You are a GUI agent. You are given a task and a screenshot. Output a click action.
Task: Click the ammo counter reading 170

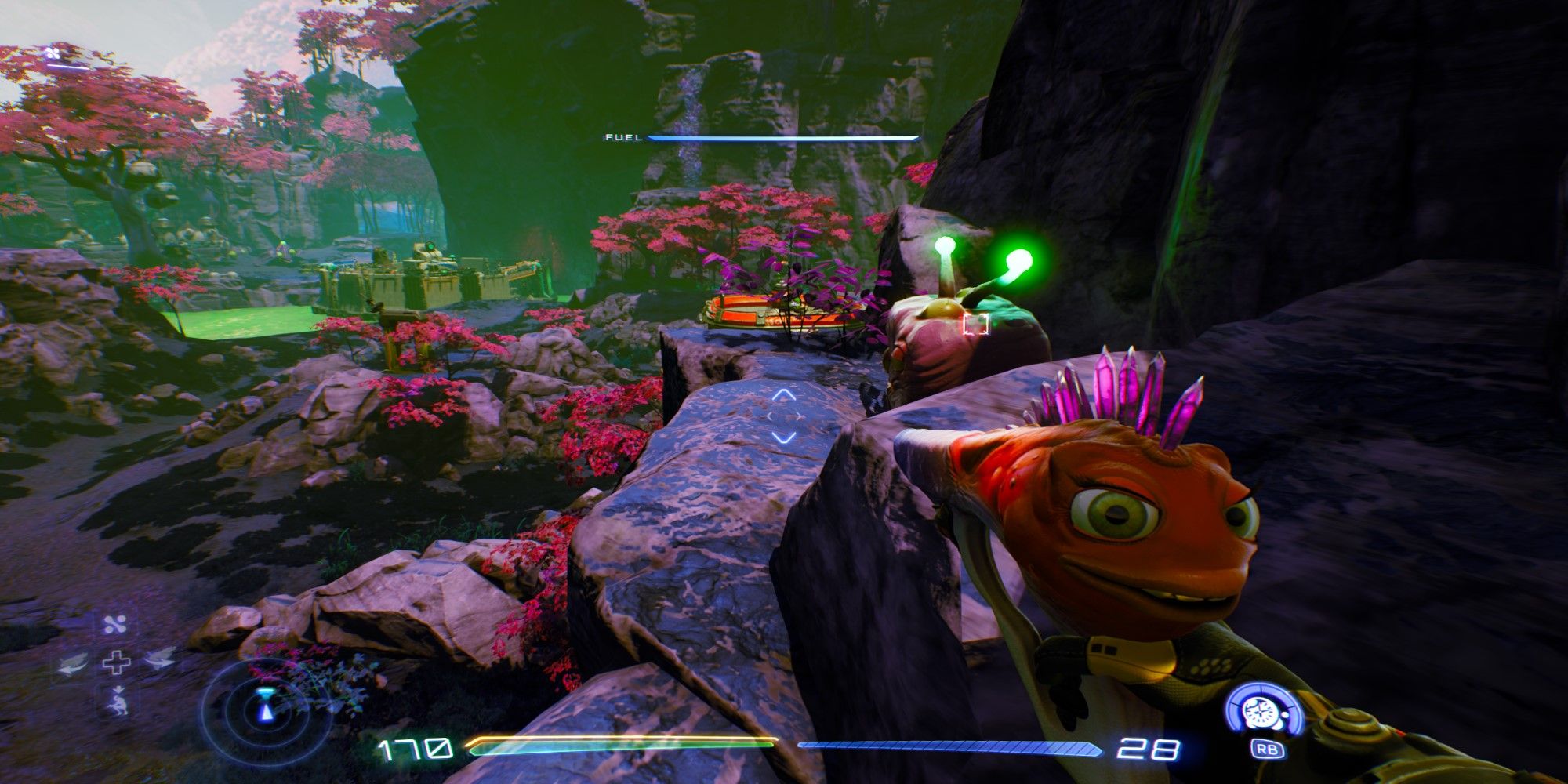[x=416, y=749]
